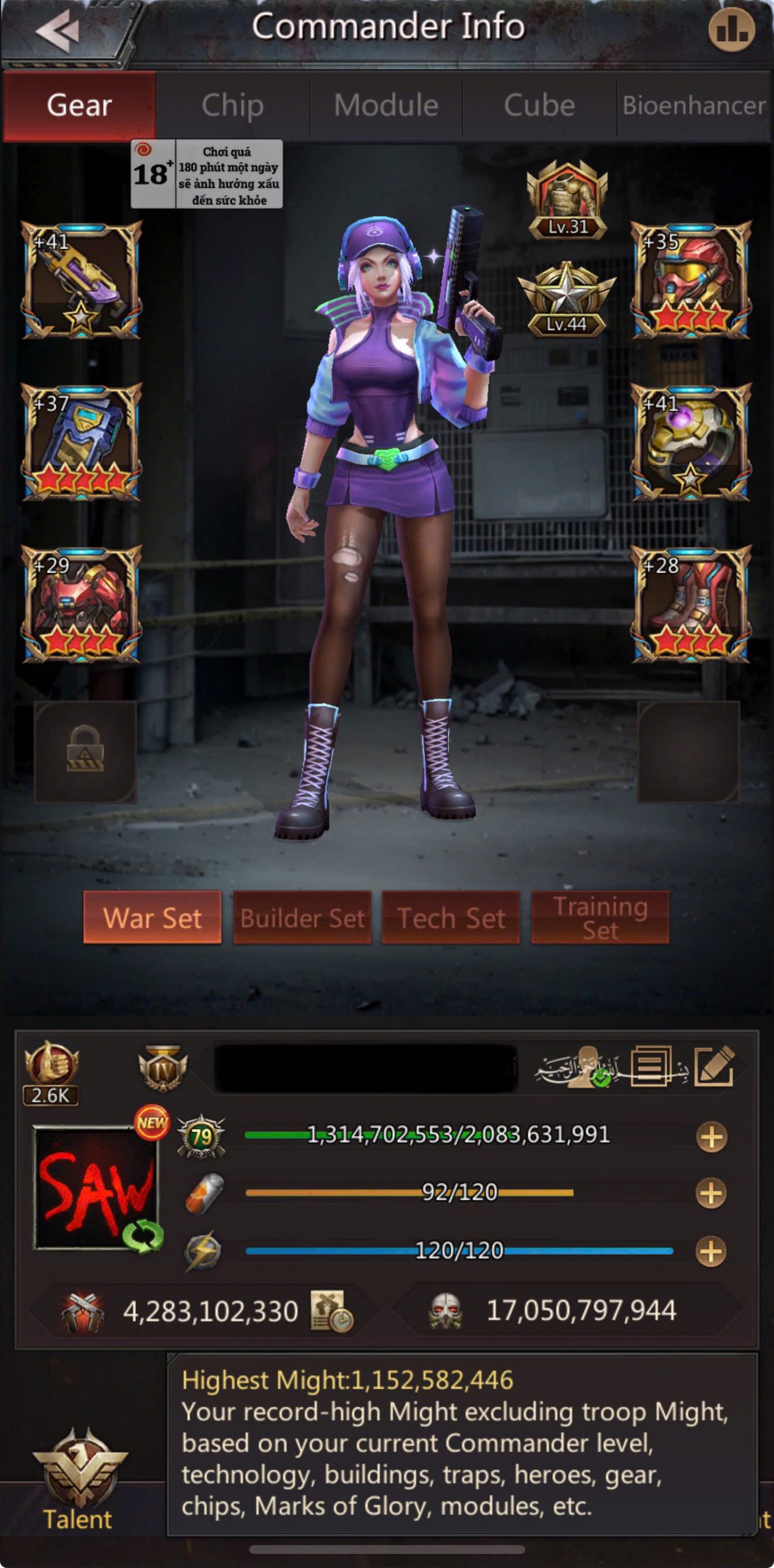Viewport: 774px width, 1568px height.
Task: Select the Cube tab
Action: [x=539, y=105]
